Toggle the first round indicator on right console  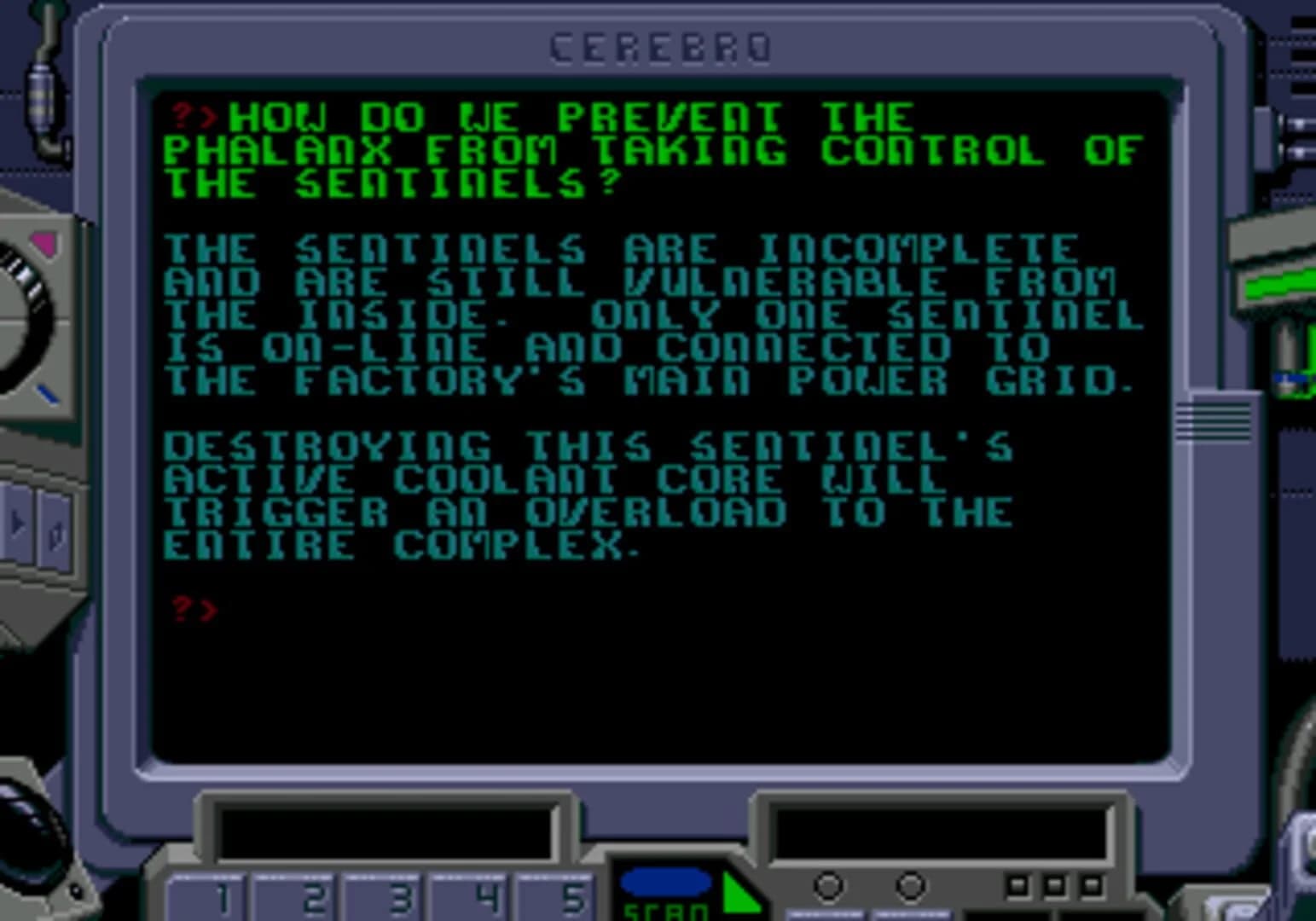(826, 885)
